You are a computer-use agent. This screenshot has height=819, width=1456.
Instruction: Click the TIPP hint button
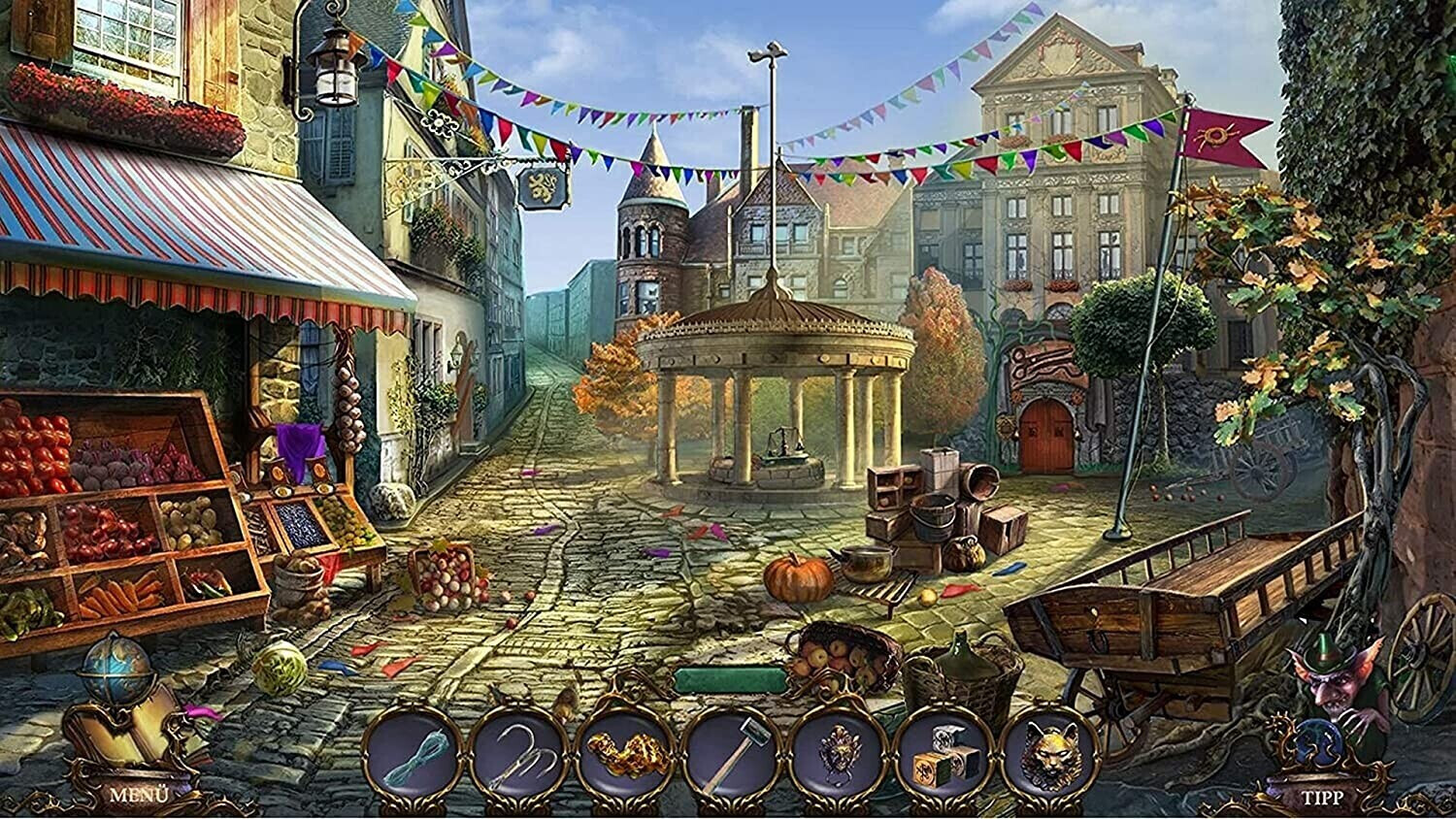(x=1322, y=798)
